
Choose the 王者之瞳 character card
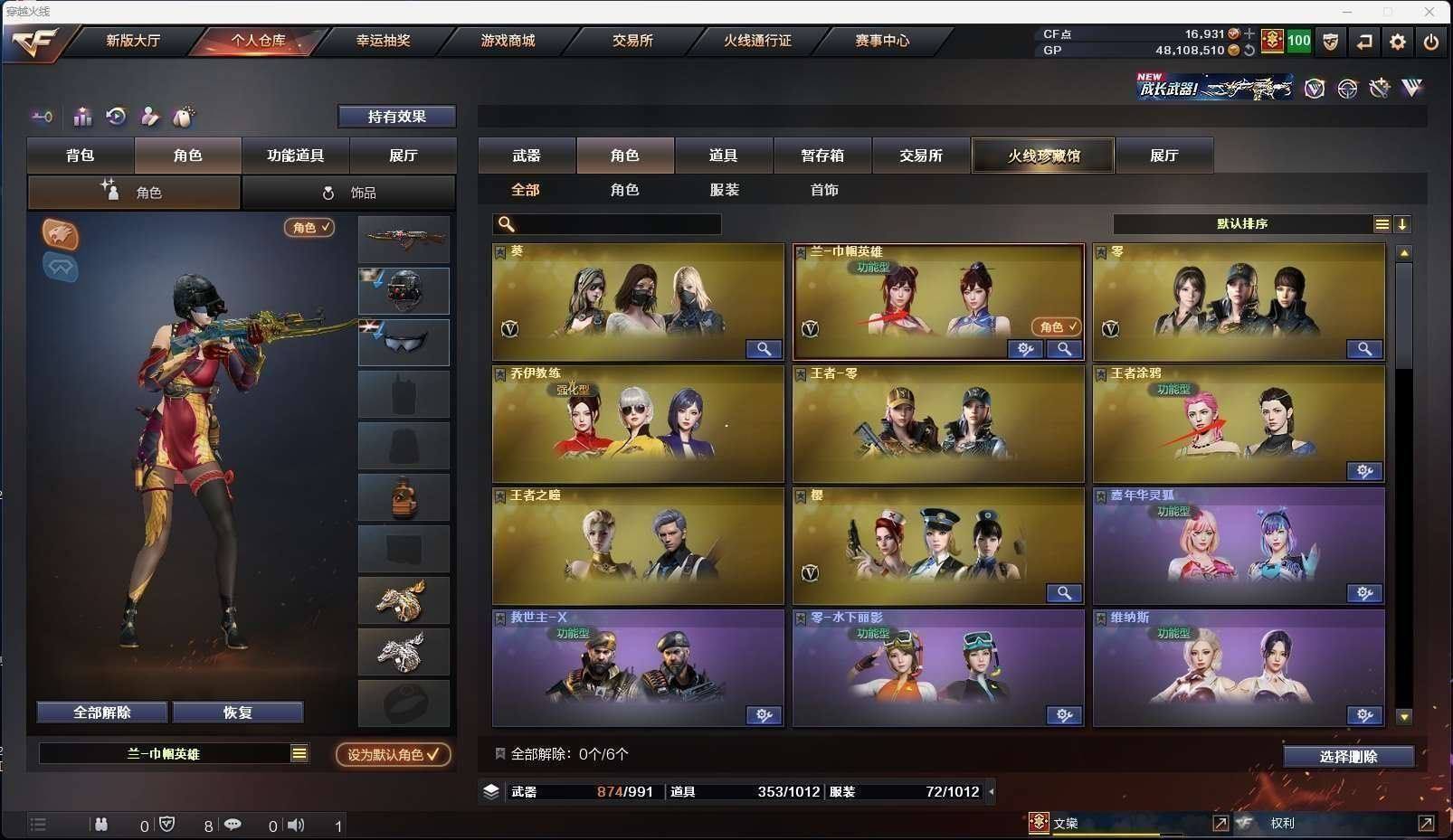pyautogui.click(x=638, y=546)
